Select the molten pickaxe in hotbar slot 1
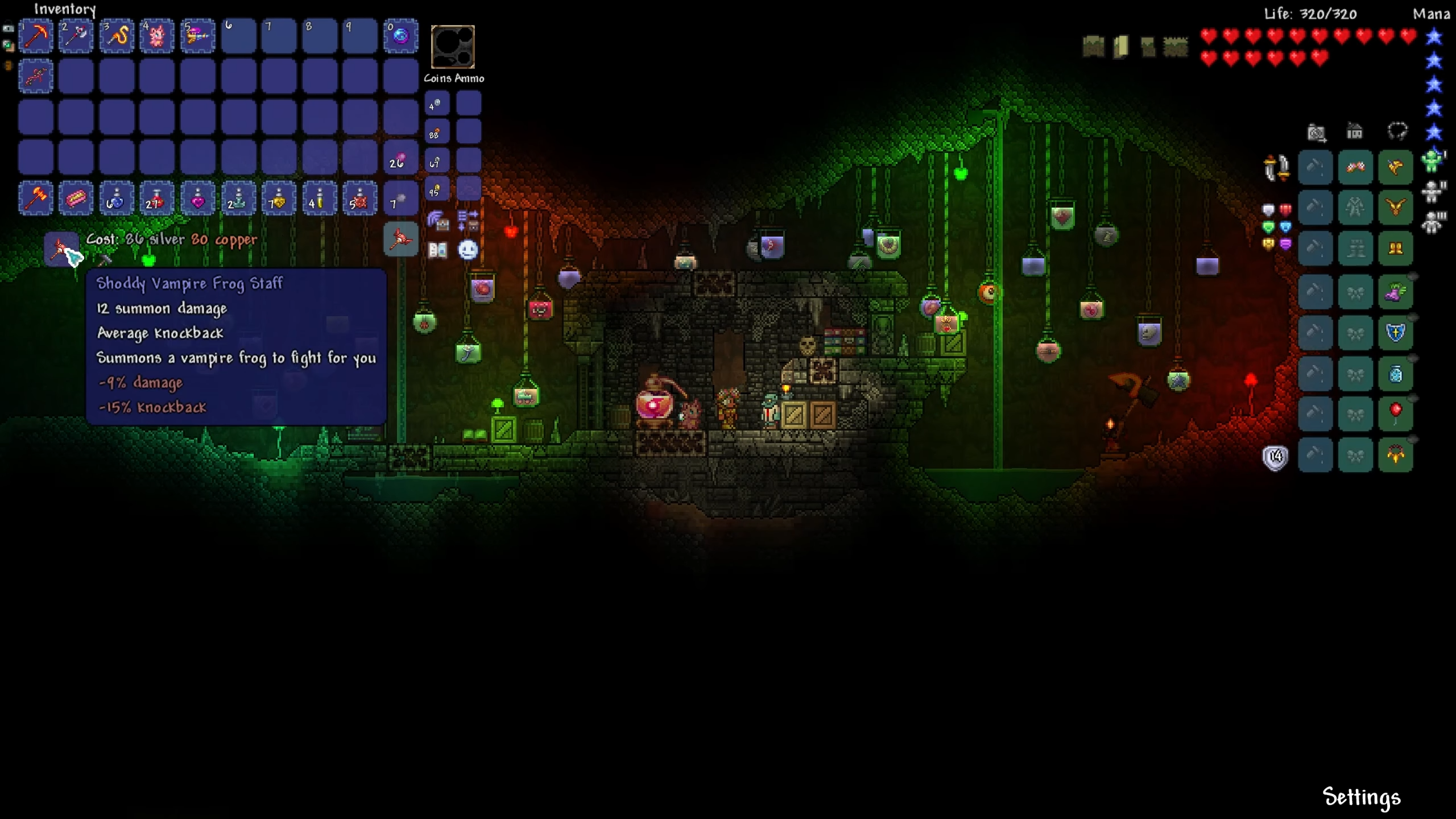Screen dimensions: 1456x819 click(36, 36)
